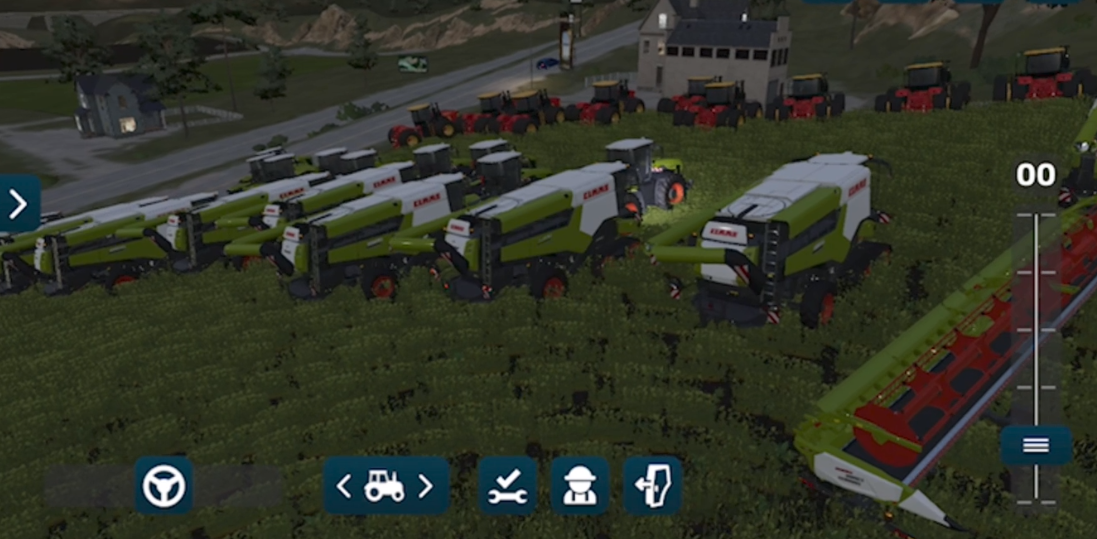Image resolution: width=1097 pixels, height=539 pixels.
Task: Expand the left side panel arrow
Action: (18, 204)
